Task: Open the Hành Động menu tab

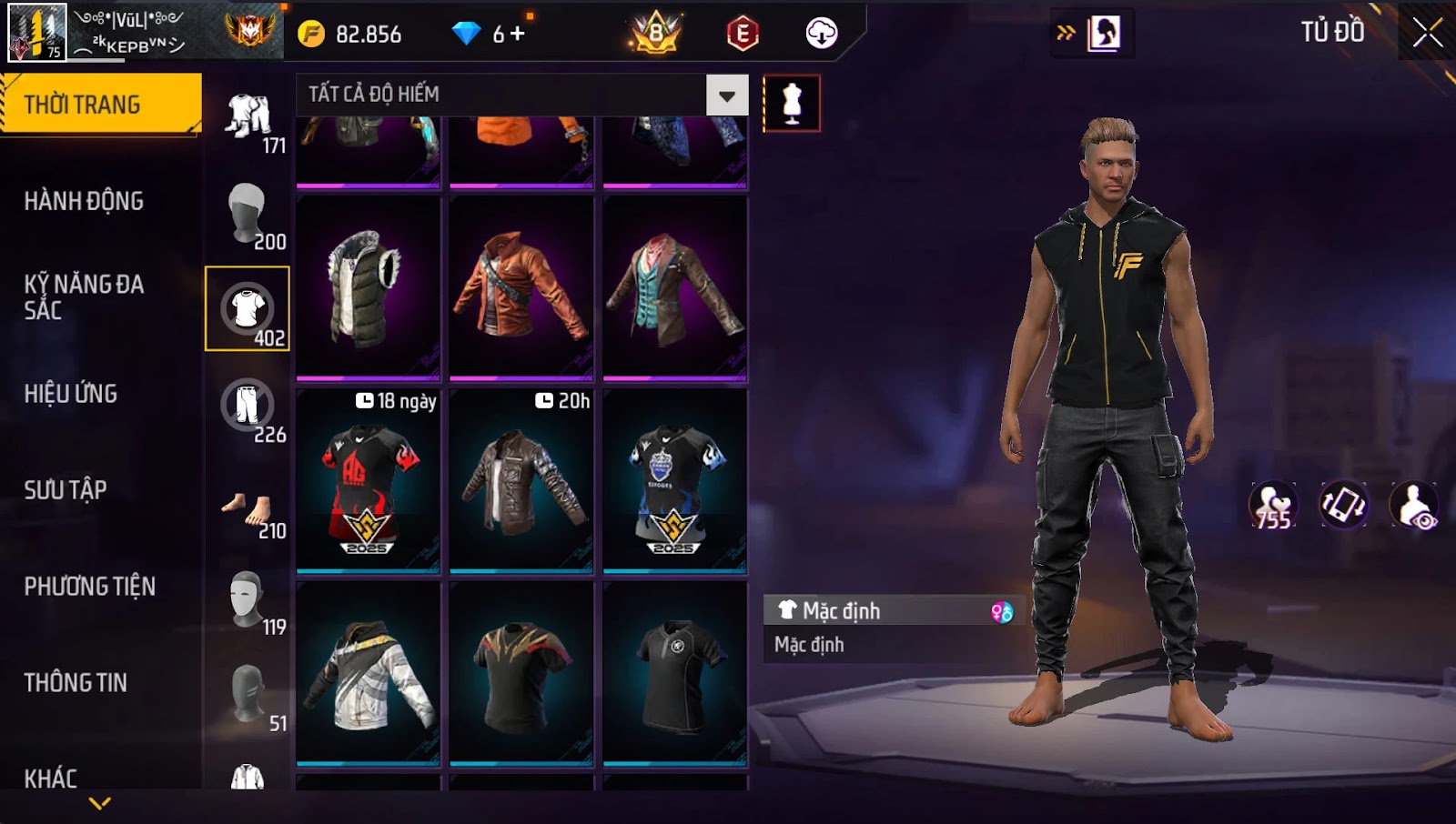Action: 84,201
